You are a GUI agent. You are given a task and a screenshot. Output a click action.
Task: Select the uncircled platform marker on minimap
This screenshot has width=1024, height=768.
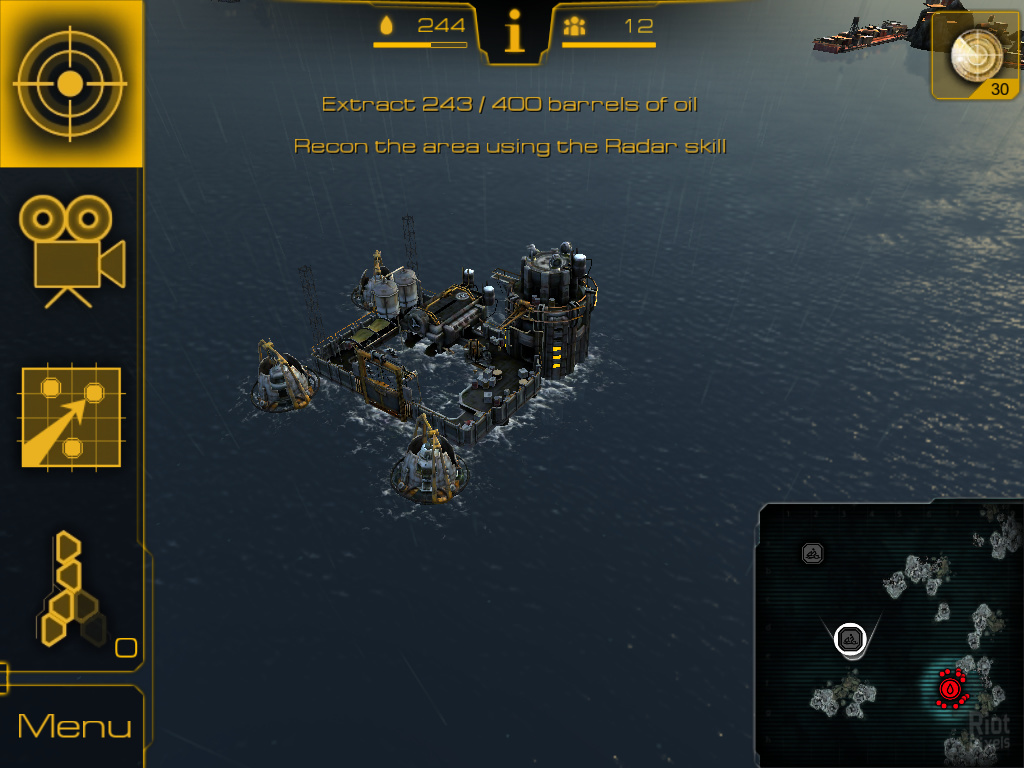click(813, 552)
